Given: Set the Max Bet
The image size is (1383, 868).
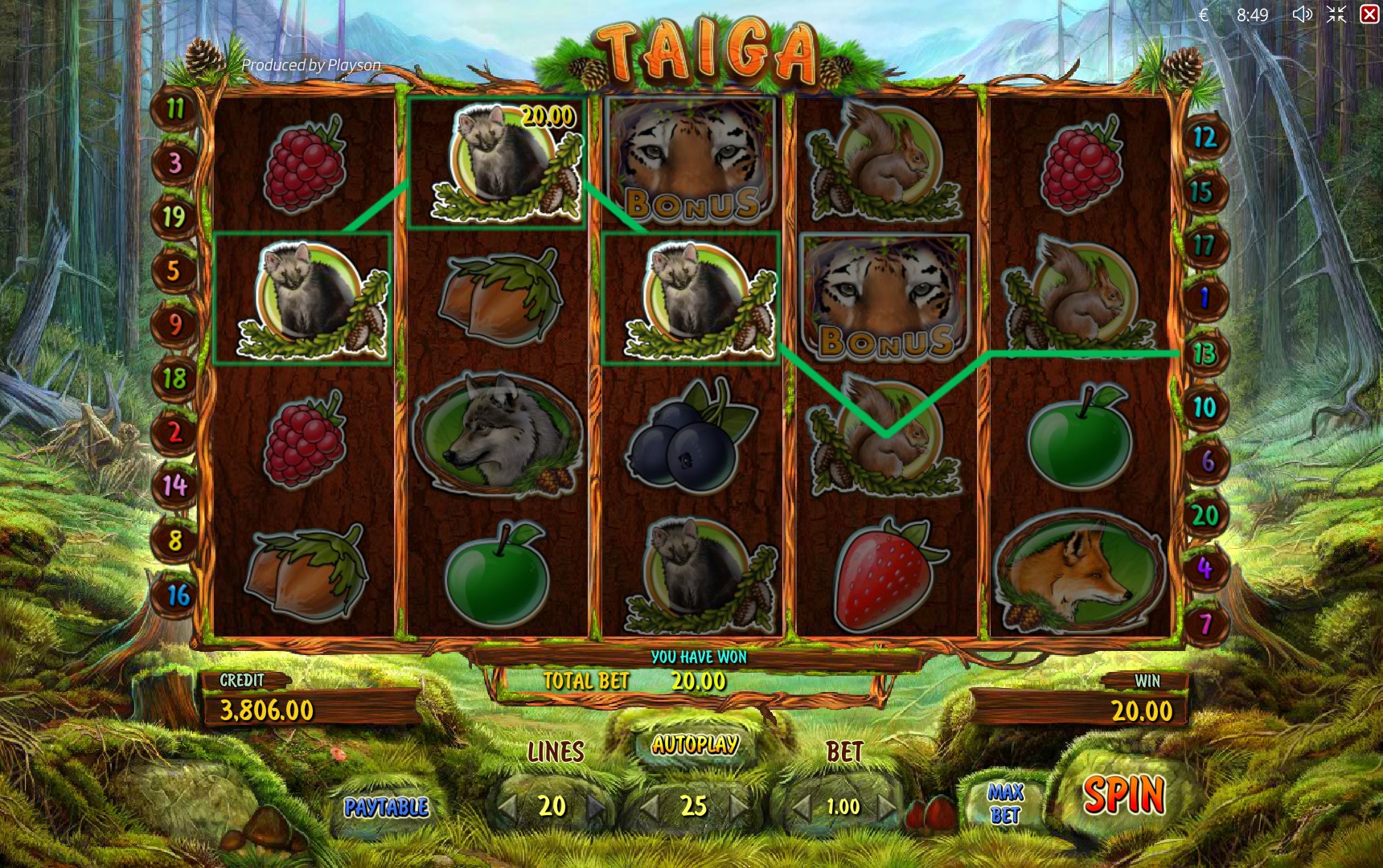Looking at the screenshot, I should (1005, 804).
